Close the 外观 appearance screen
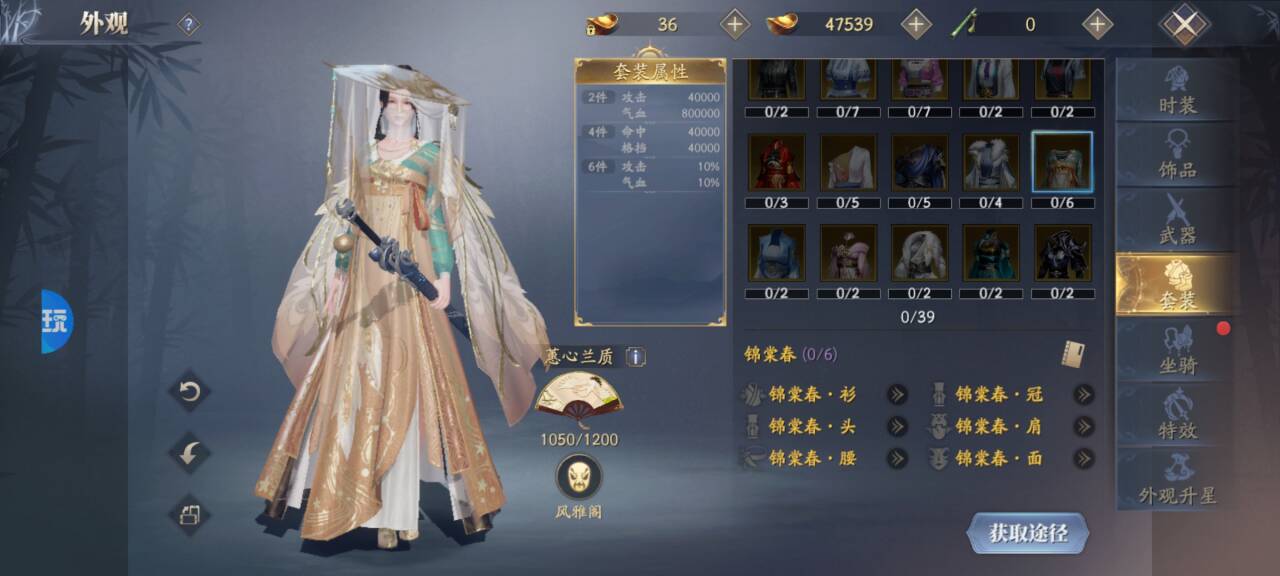 (x=1184, y=24)
